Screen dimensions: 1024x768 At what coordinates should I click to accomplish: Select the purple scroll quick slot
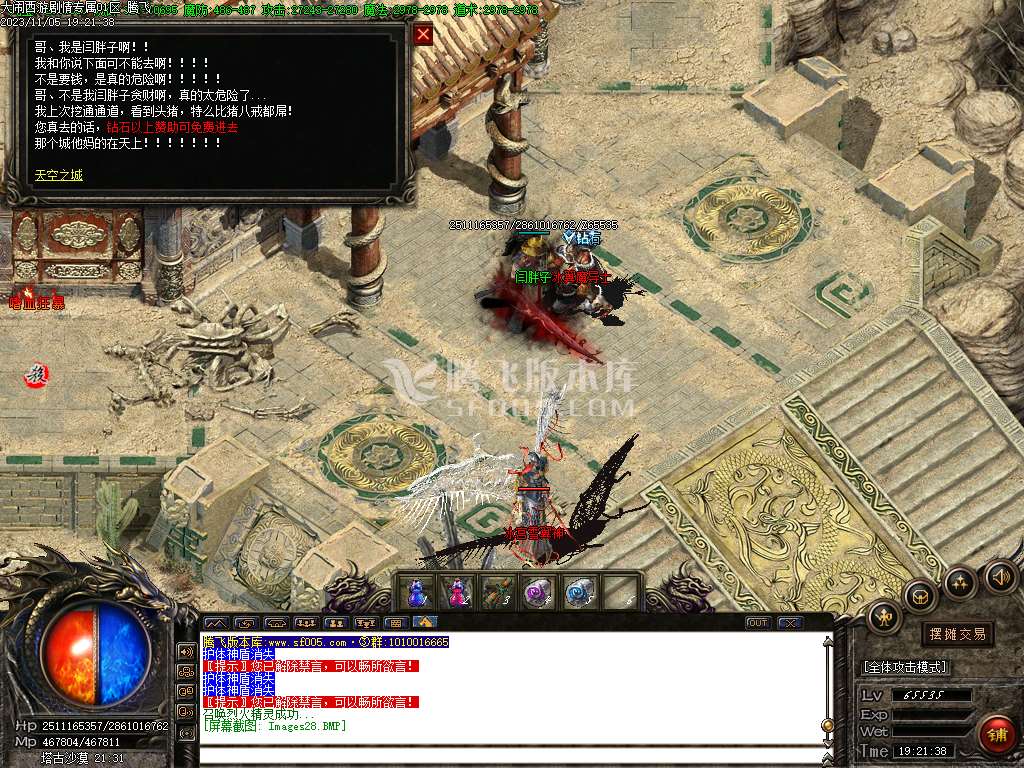click(538, 592)
